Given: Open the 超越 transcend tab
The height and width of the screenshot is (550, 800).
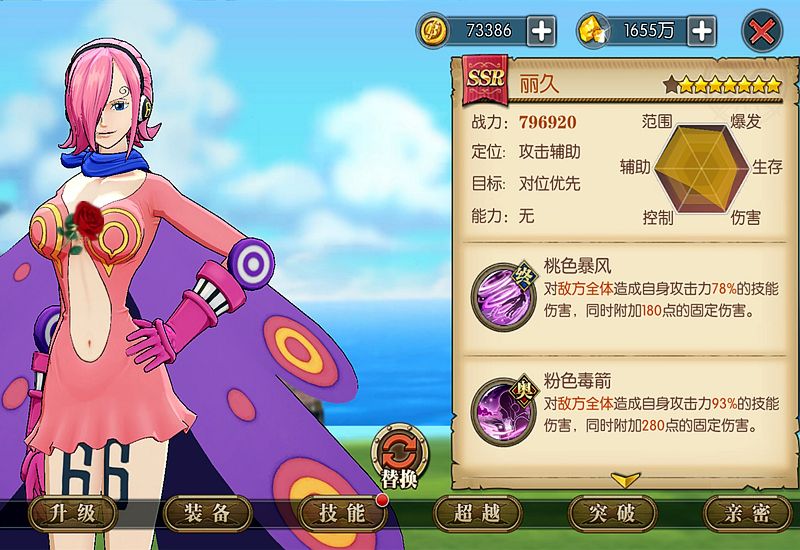Looking at the screenshot, I should point(477,514).
